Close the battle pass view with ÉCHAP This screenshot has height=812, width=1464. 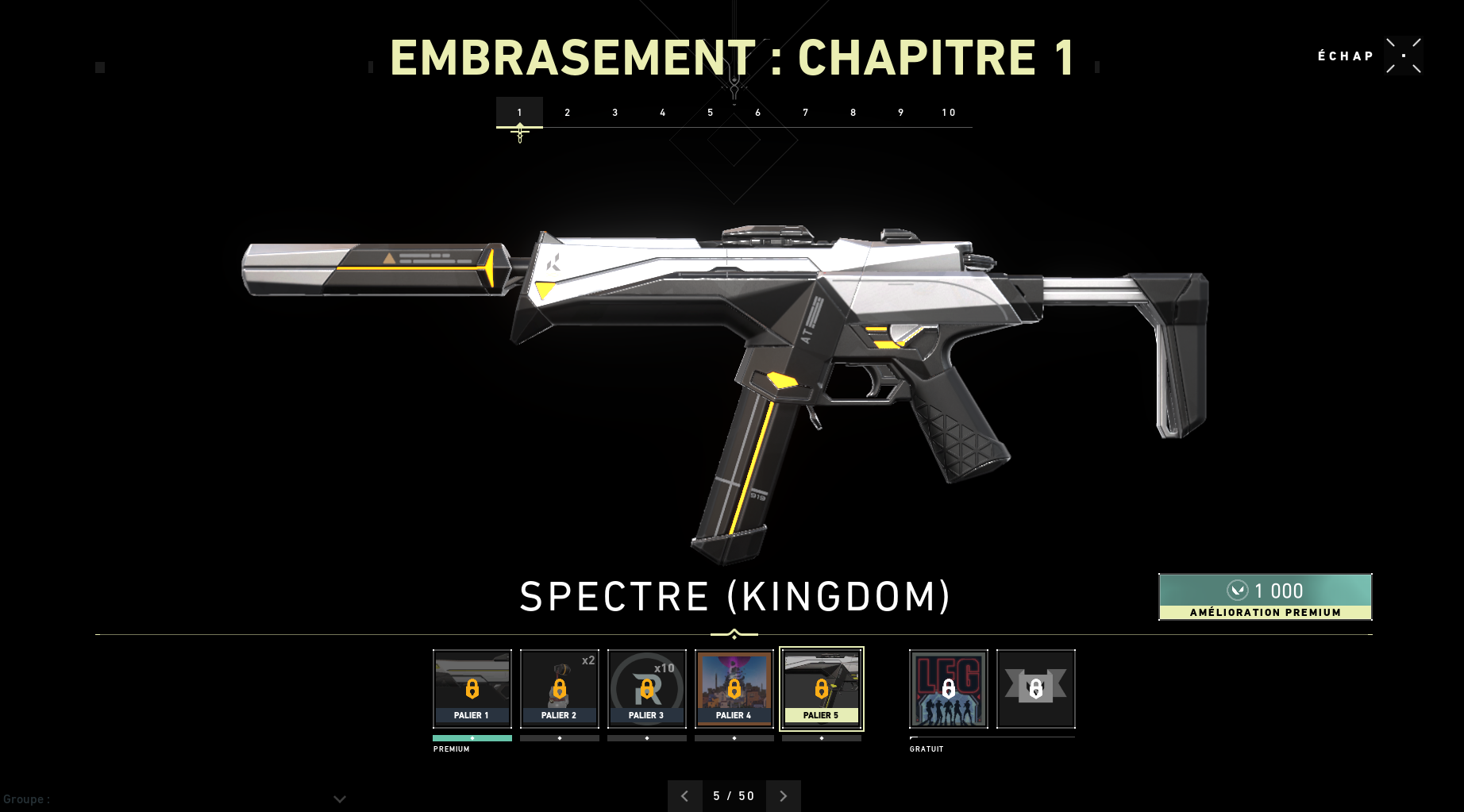pyautogui.click(x=1403, y=56)
